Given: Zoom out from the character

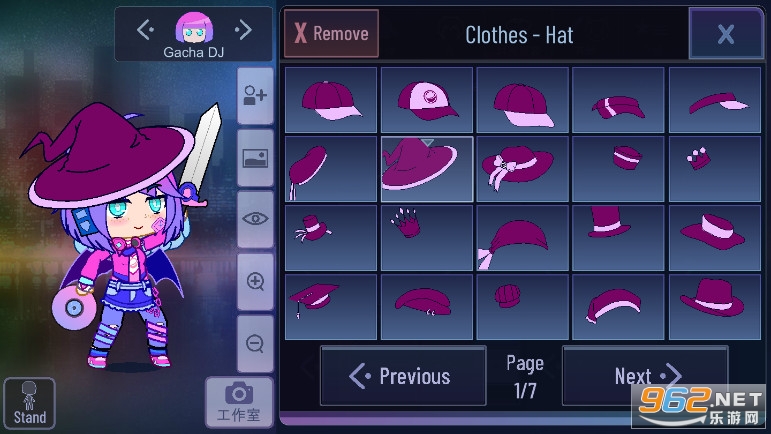Looking at the screenshot, I should point(255,344).
